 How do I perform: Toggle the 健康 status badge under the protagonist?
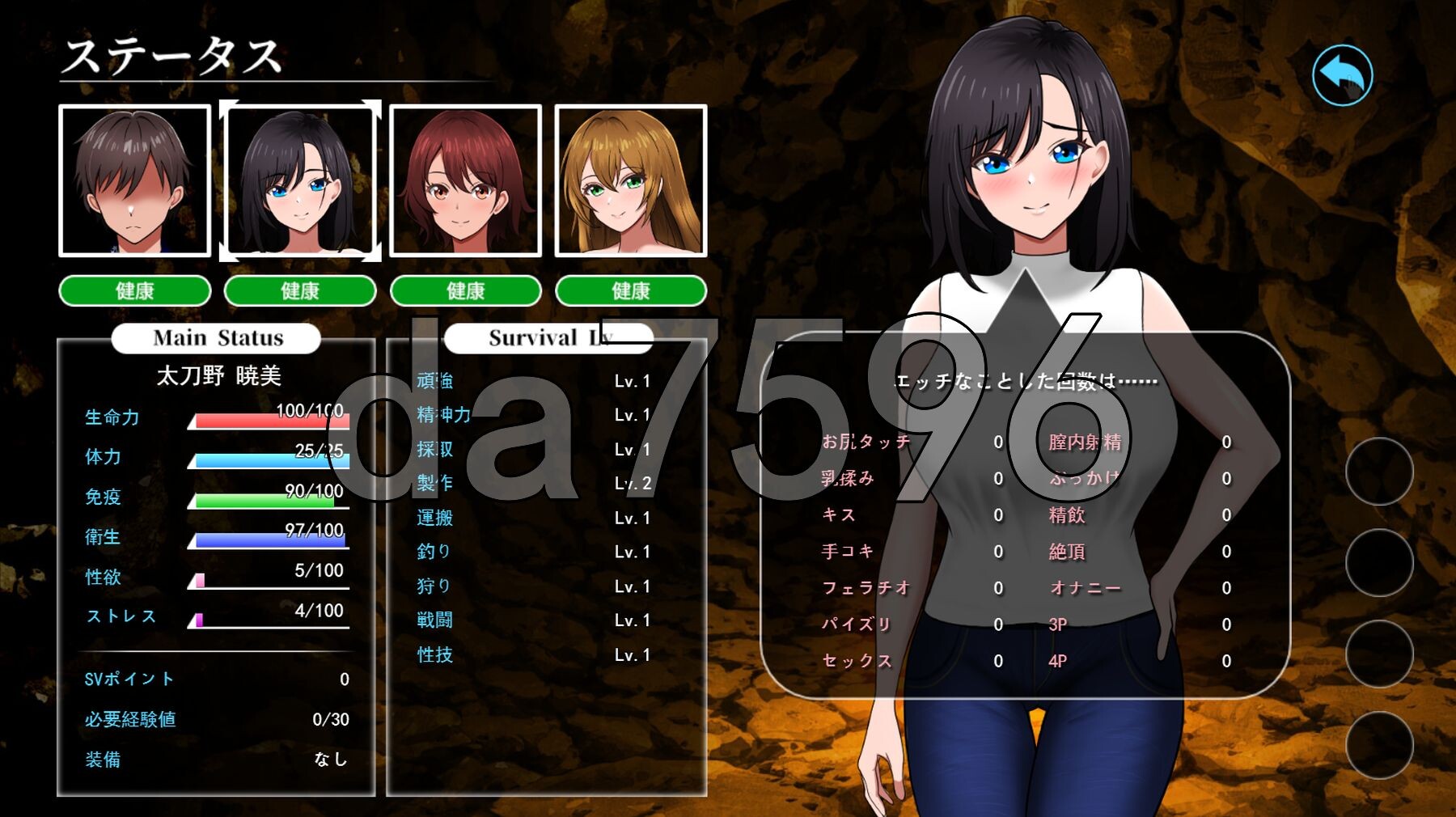[x=133, y=291]
